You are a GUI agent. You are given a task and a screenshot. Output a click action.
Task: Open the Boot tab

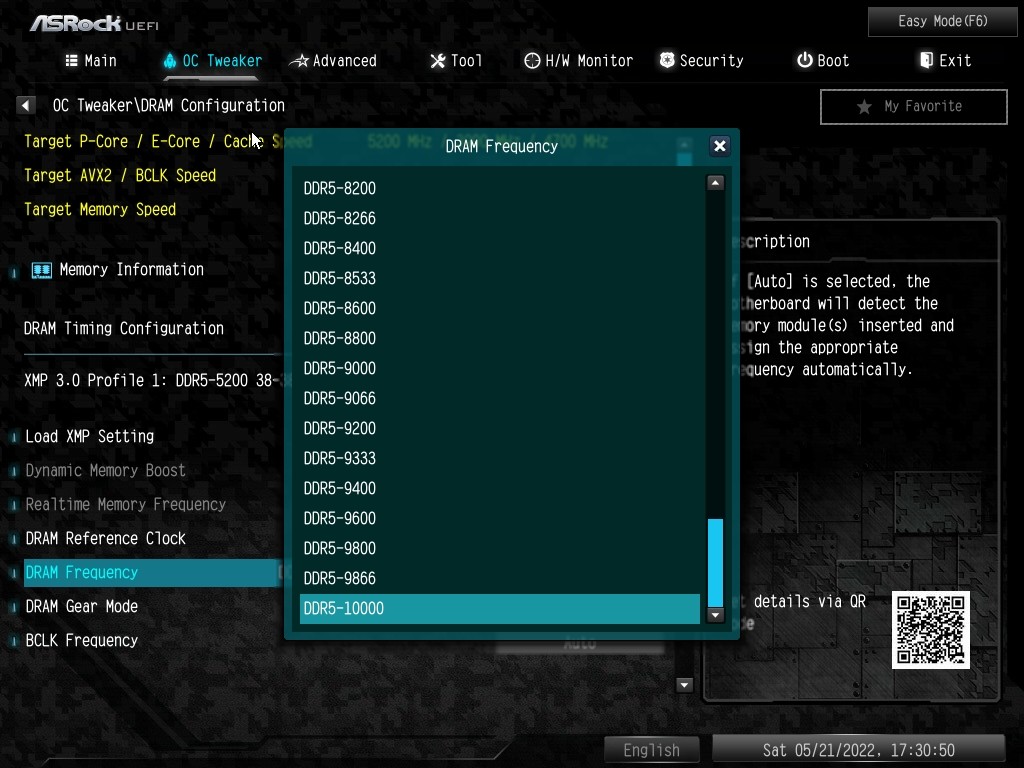[823, 61]
